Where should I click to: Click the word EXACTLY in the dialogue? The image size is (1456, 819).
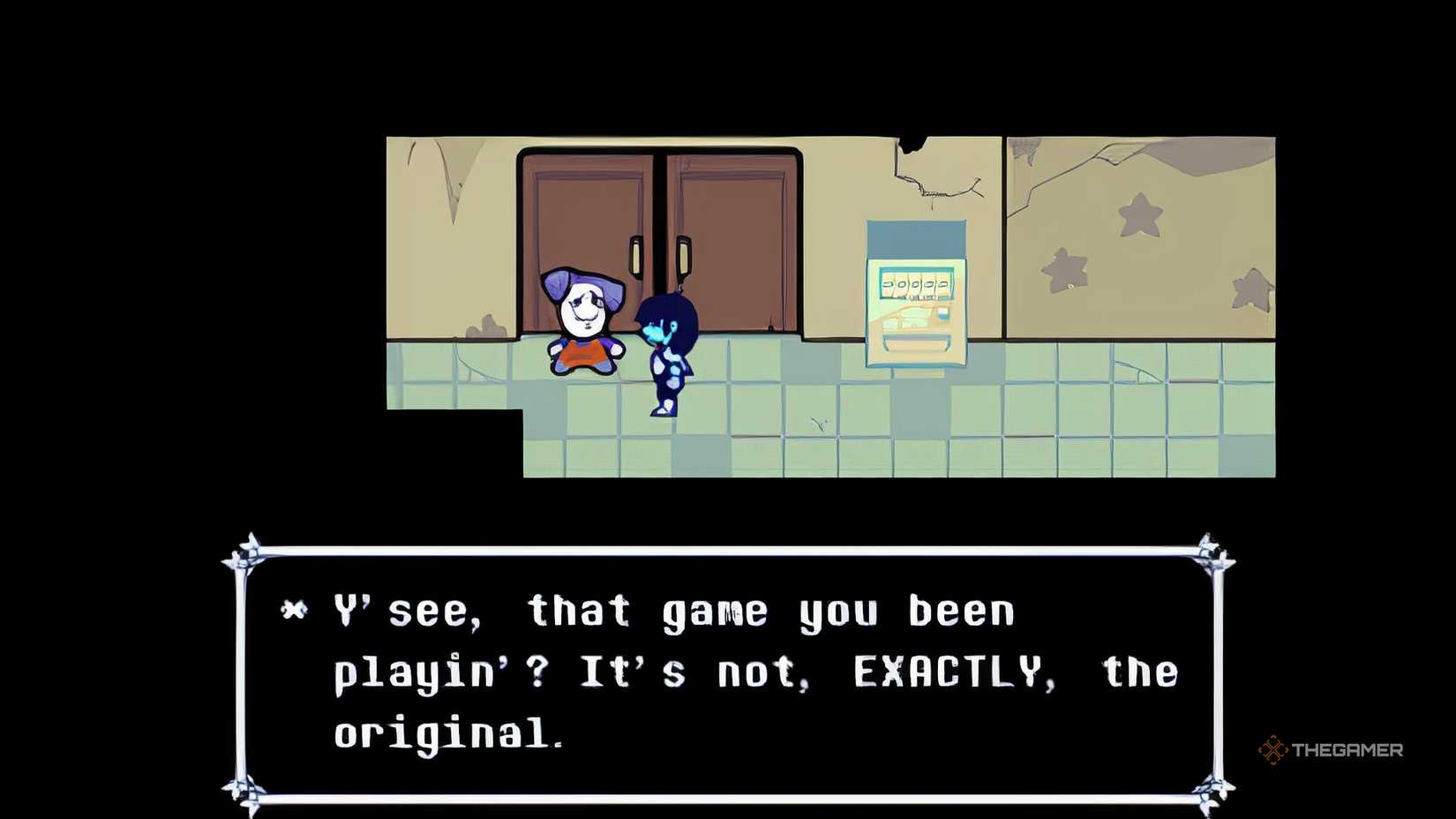pos(949,672)
